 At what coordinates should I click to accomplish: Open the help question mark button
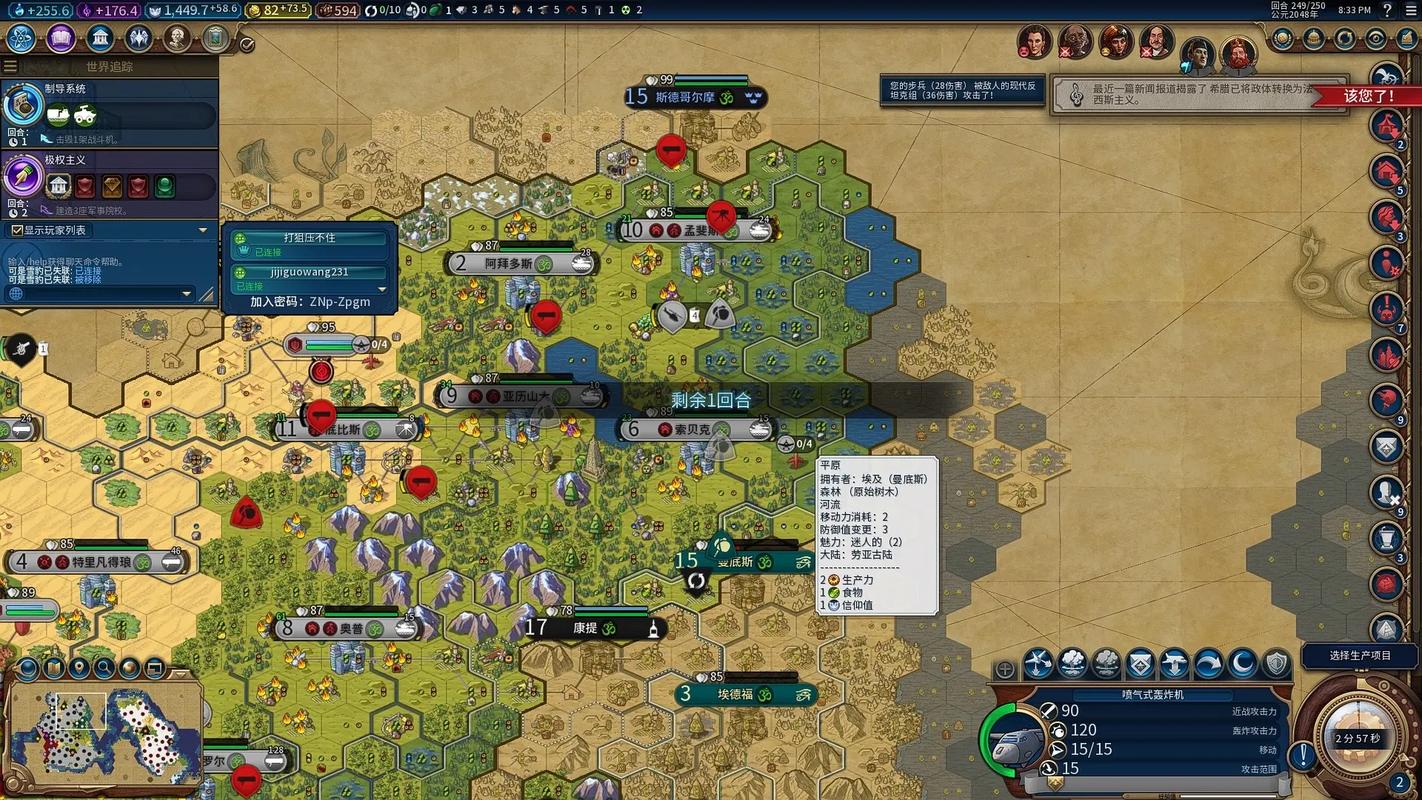point(1388,10)
